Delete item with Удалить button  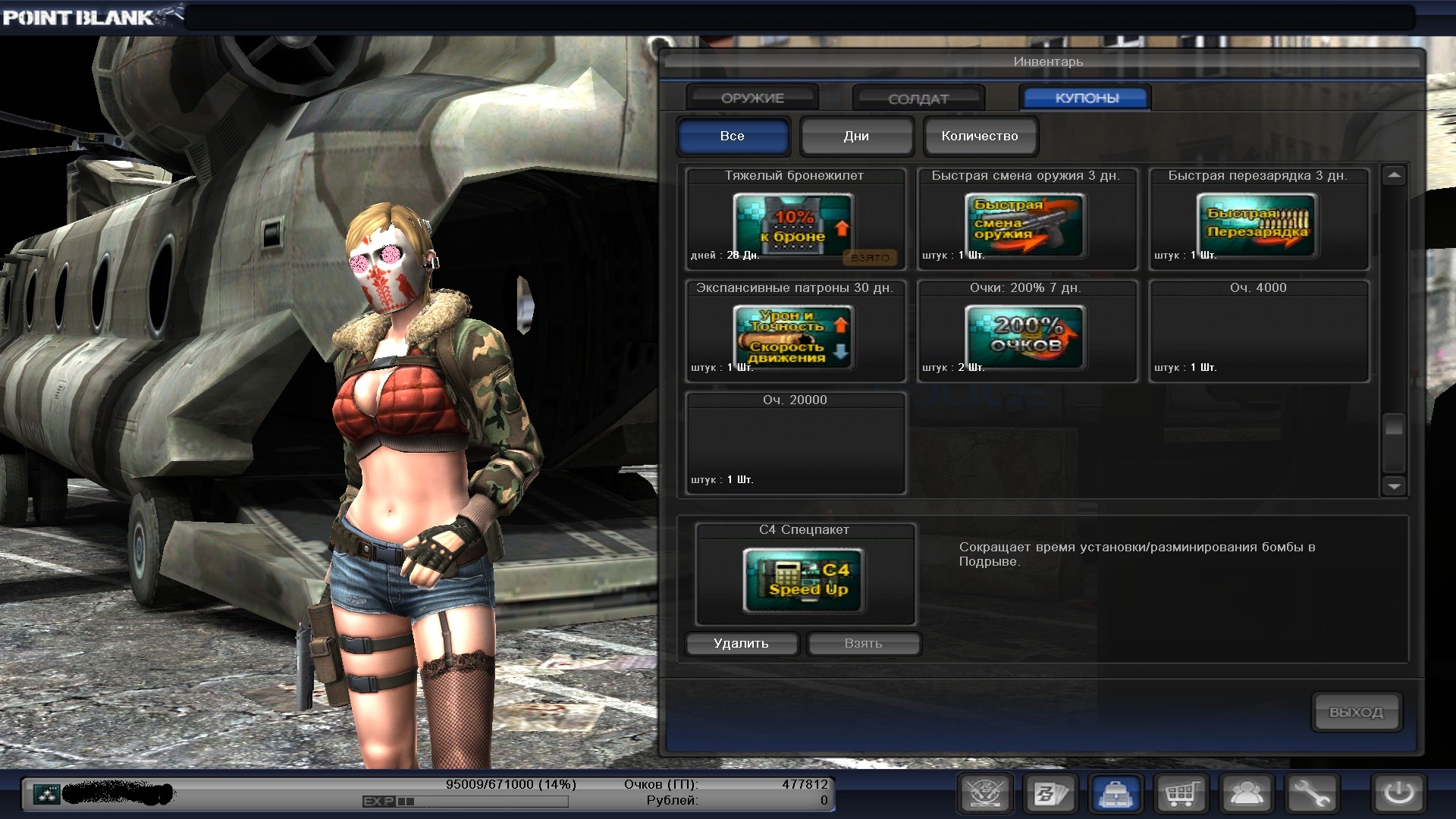pos(741,643)
